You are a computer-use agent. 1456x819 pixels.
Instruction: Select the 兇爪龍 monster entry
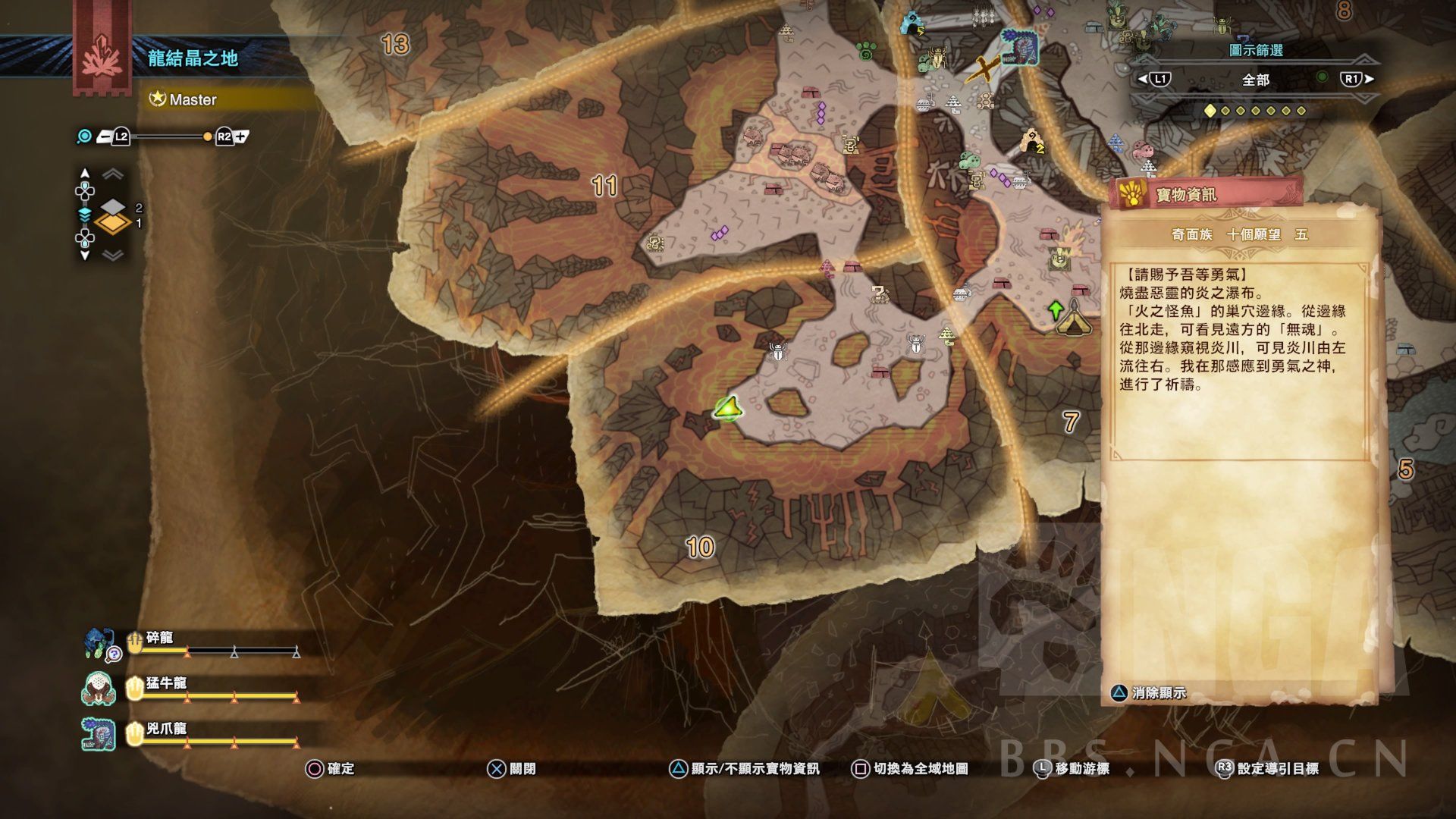[166, 730]
